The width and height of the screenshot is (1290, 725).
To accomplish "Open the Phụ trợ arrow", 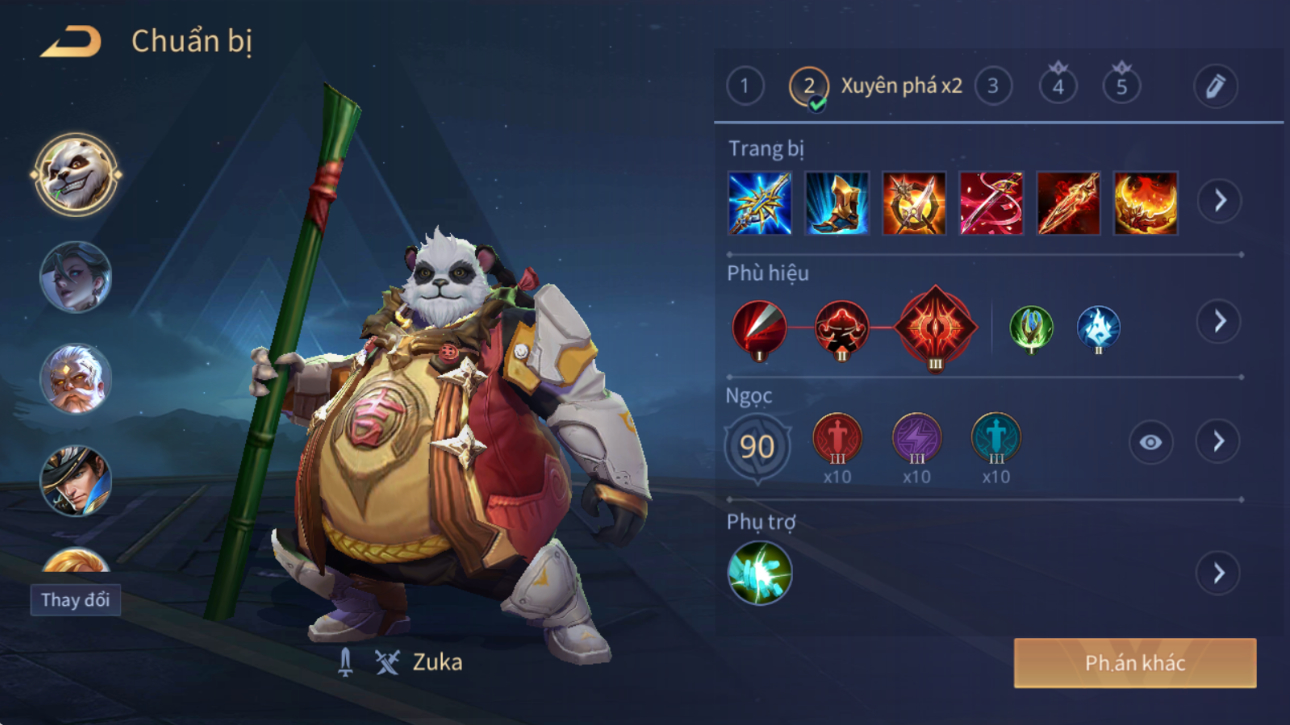I will click(x=1218, y=573).
